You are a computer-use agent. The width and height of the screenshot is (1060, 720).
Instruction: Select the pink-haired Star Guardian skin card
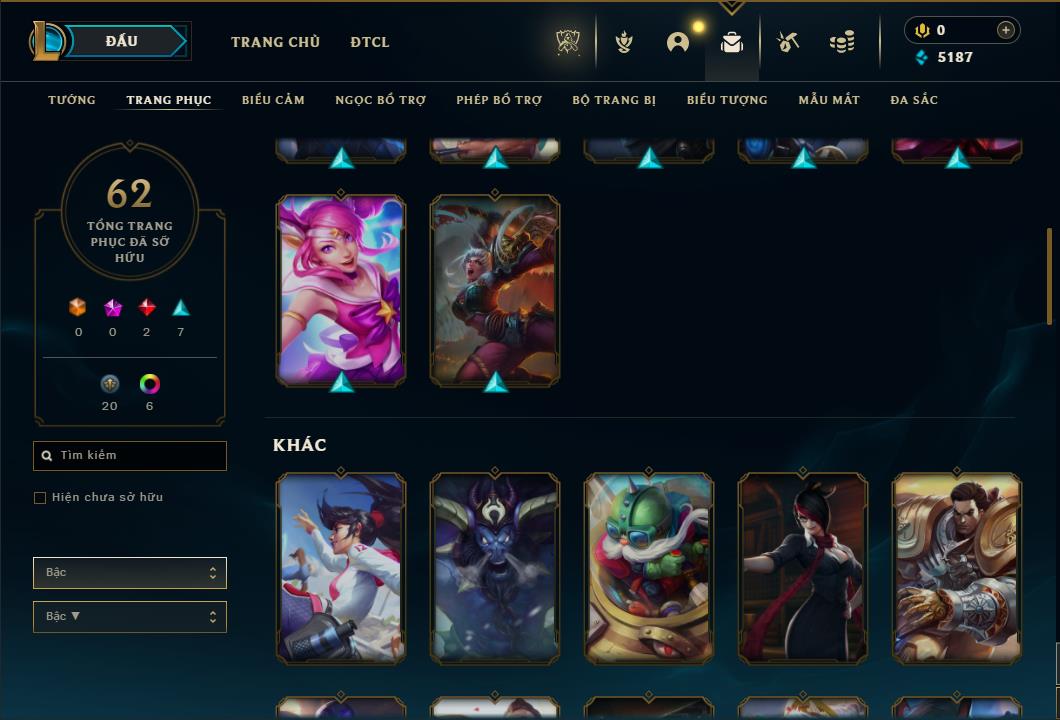341,289
